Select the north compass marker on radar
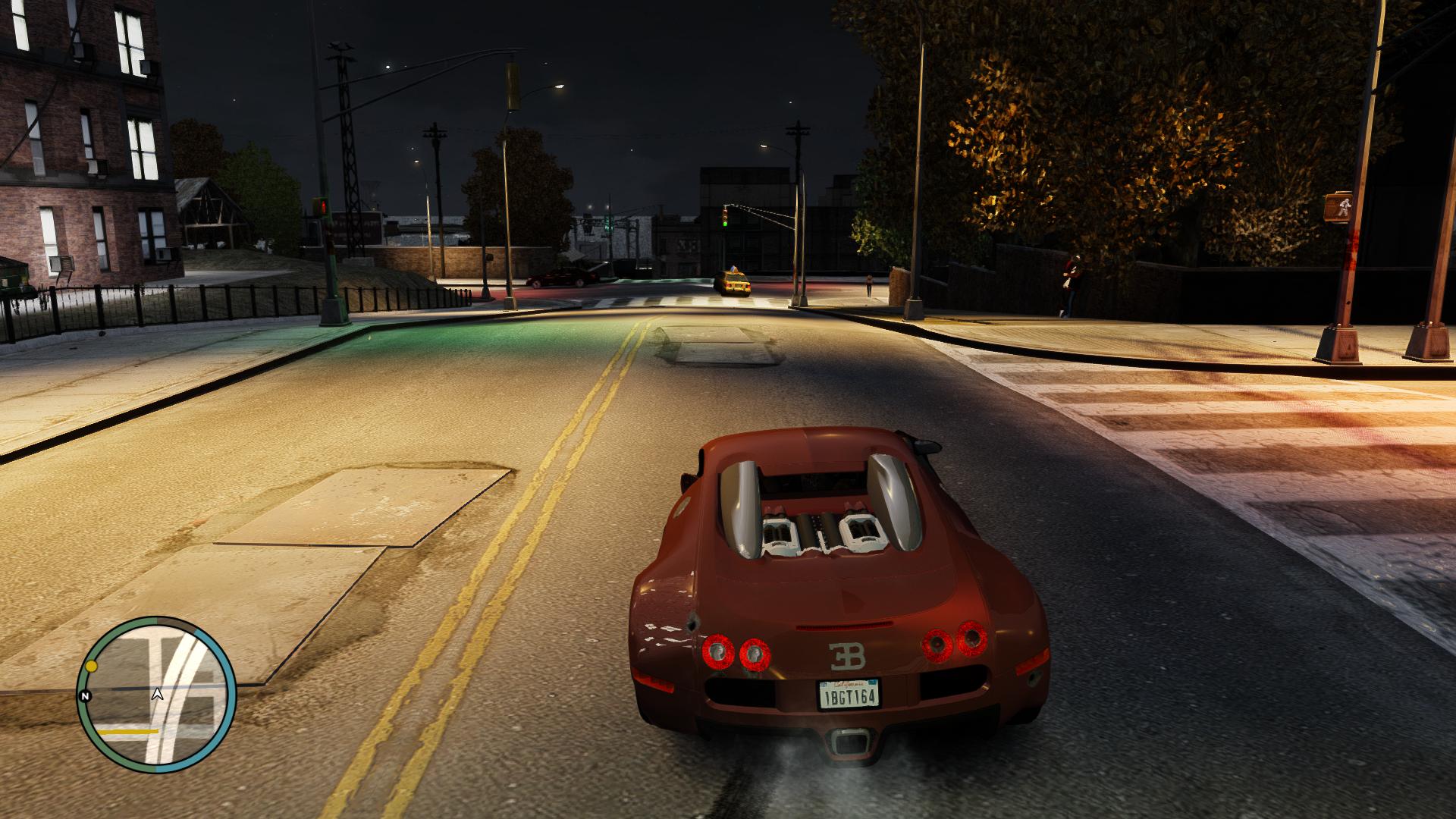 tap(85, 695)
